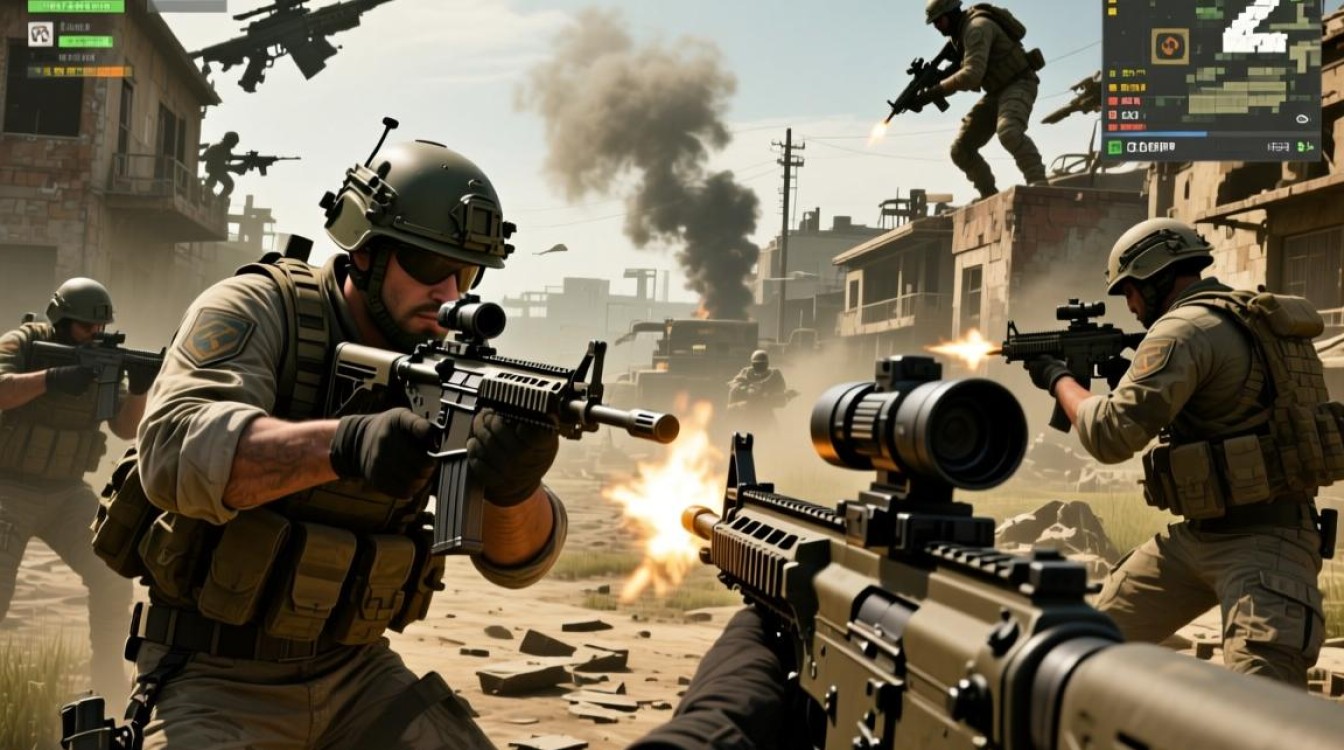Image resolution: width=1344 pixels, height=750 pixels.
Task: Click the white player portrait icon
Action: (x=40, y=34)
